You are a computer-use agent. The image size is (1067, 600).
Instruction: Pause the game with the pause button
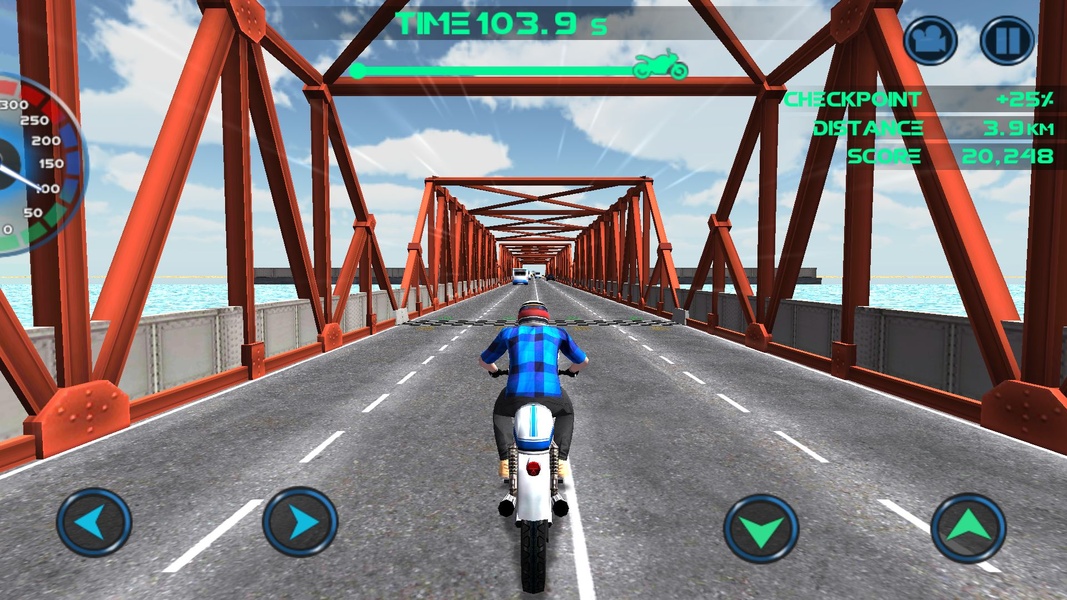(x=1007, y=41)
